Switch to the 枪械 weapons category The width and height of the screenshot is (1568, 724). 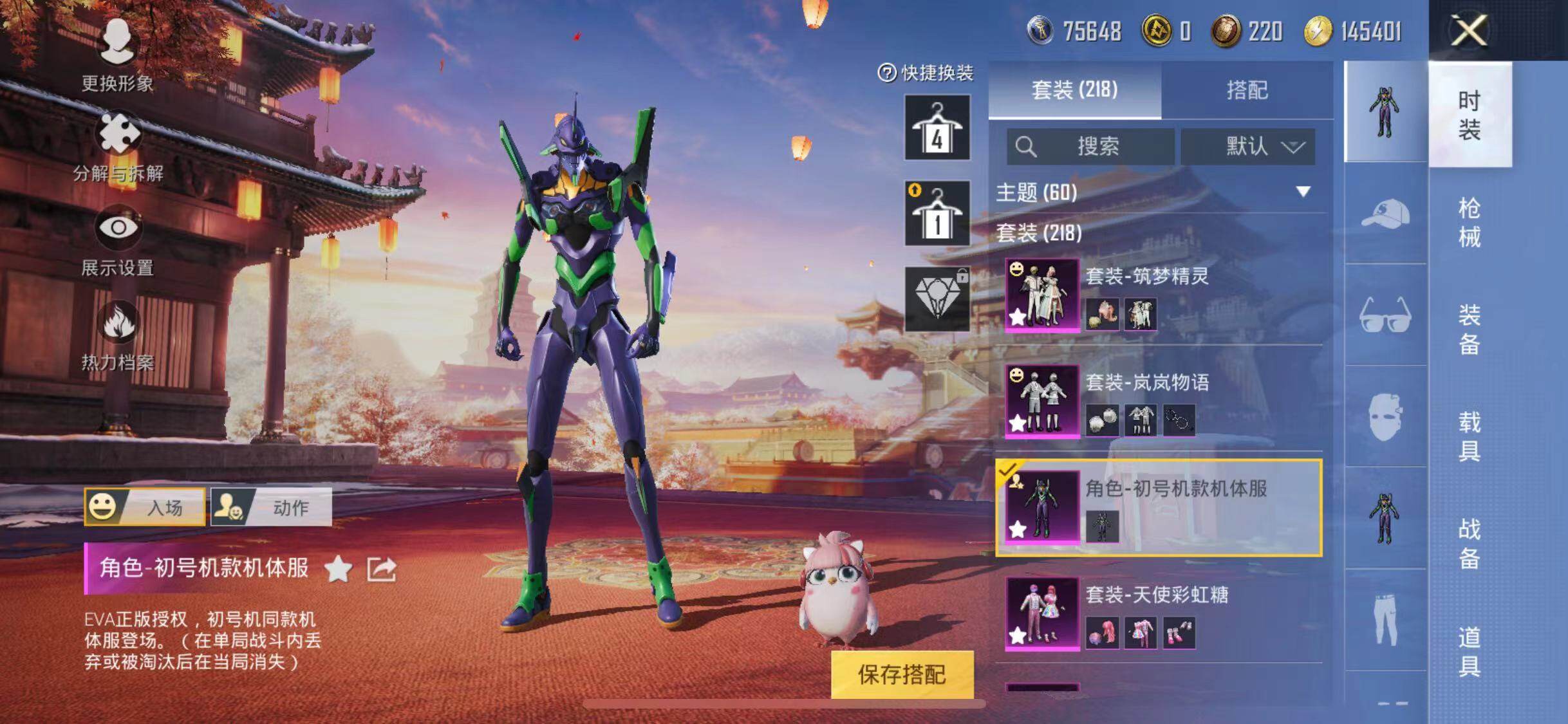click(x=1470, y=222)
